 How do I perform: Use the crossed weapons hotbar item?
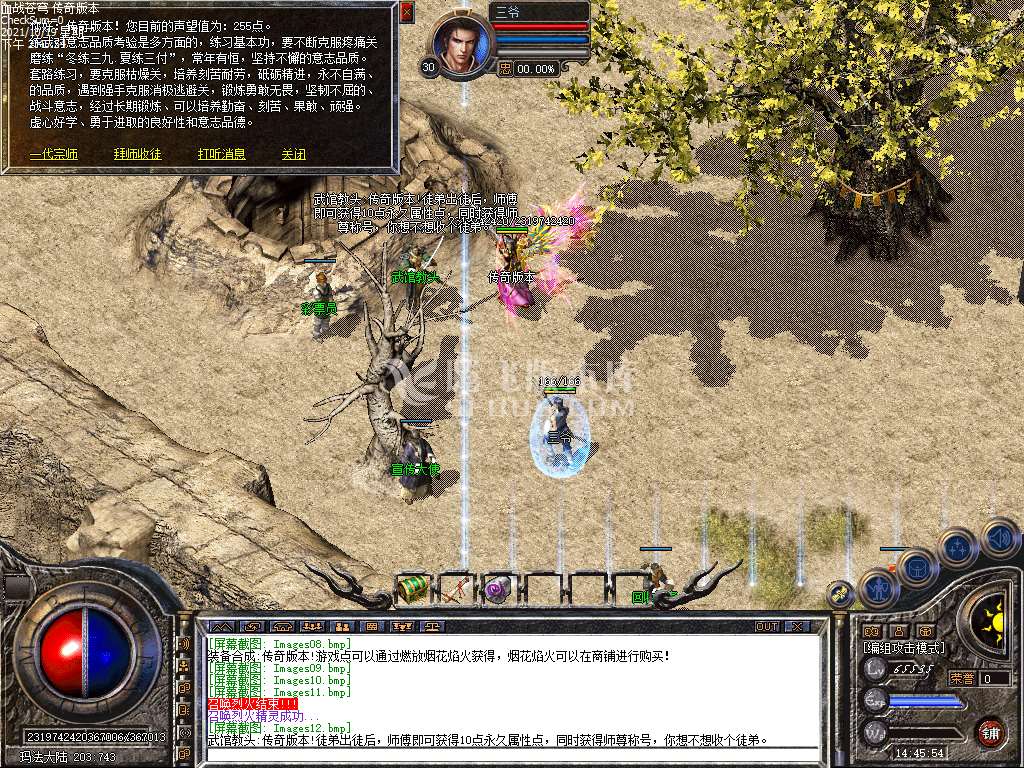[455, 590]
